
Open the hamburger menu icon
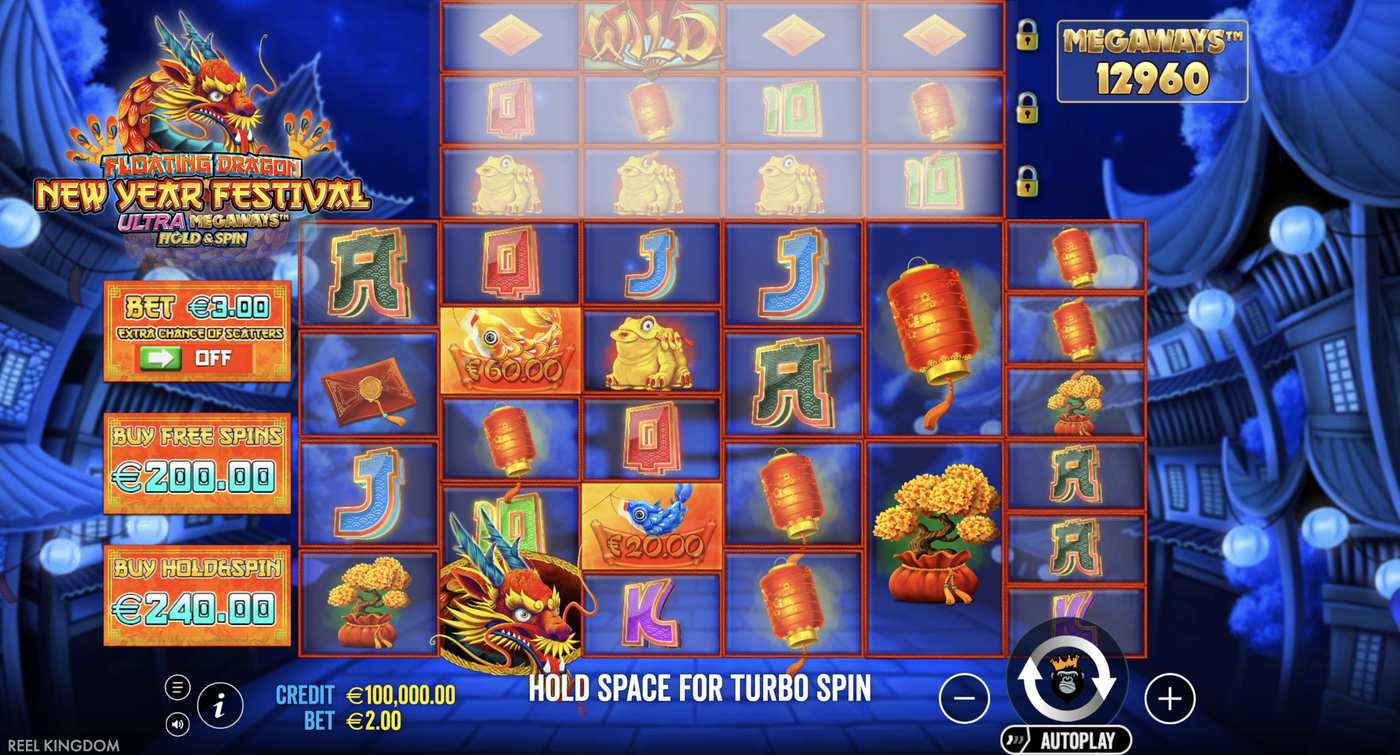pyautogui.click(x=178, y=685)
